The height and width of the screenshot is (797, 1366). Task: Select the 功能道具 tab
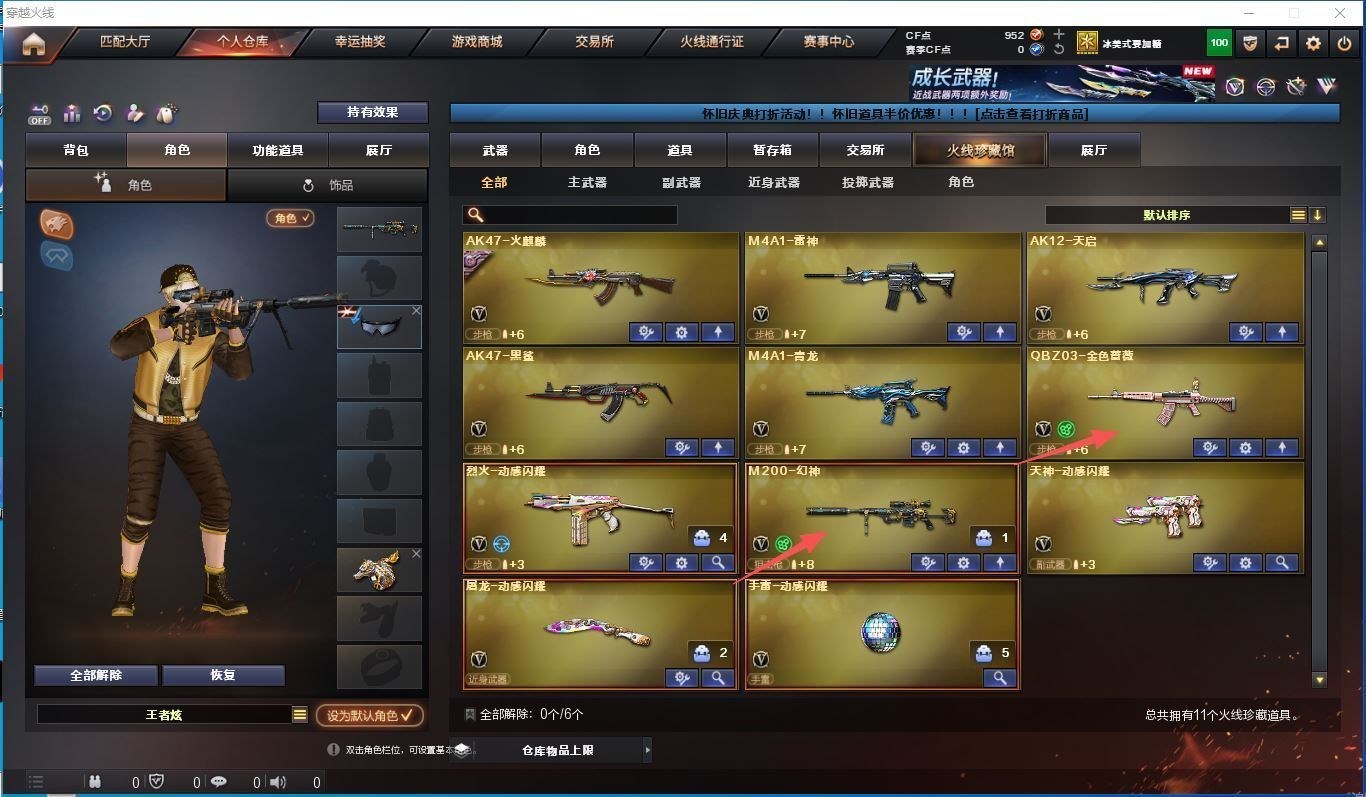[277, 150]
